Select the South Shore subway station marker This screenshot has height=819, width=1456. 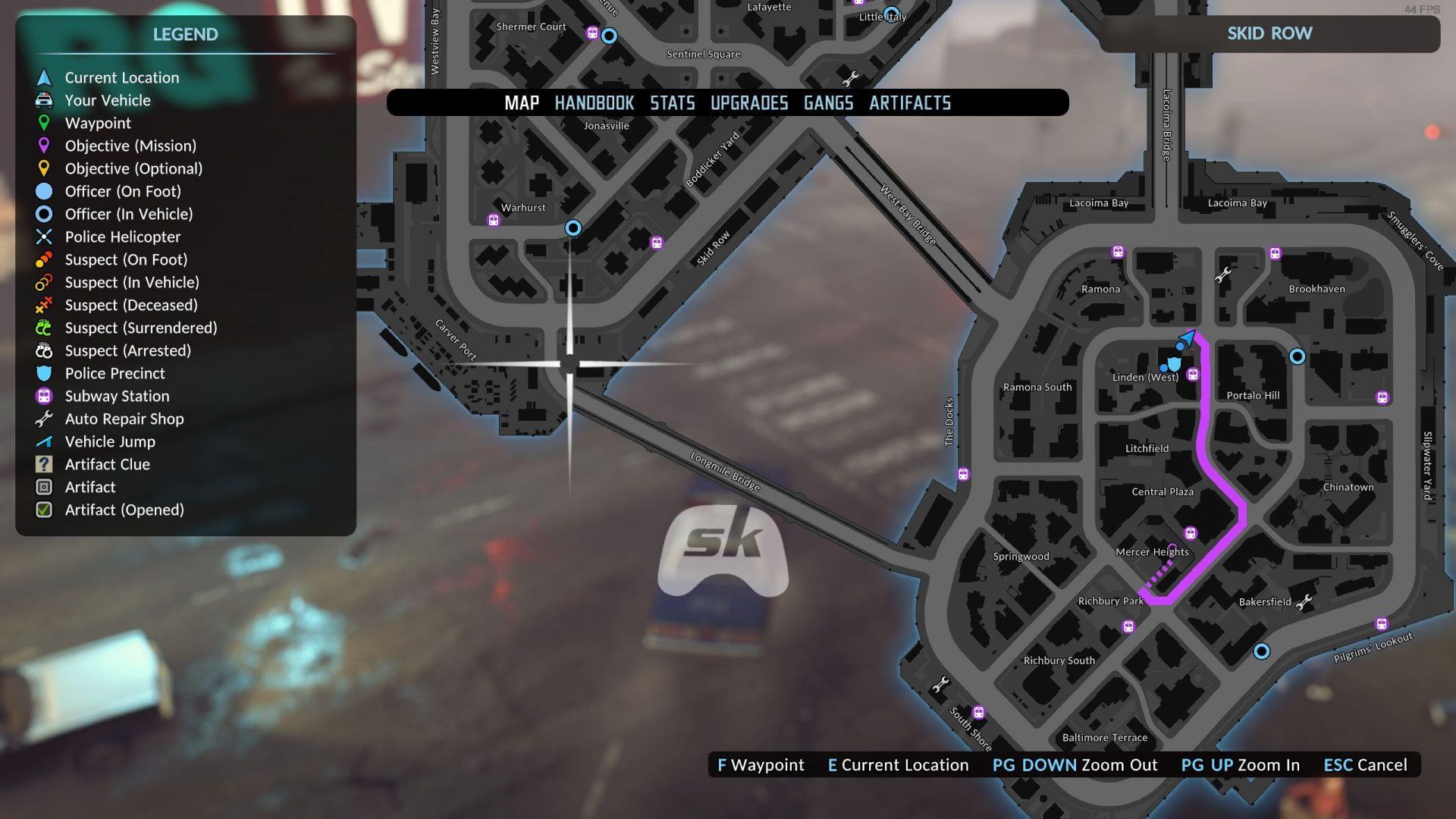pyautogui.click(x=979, y=712)
